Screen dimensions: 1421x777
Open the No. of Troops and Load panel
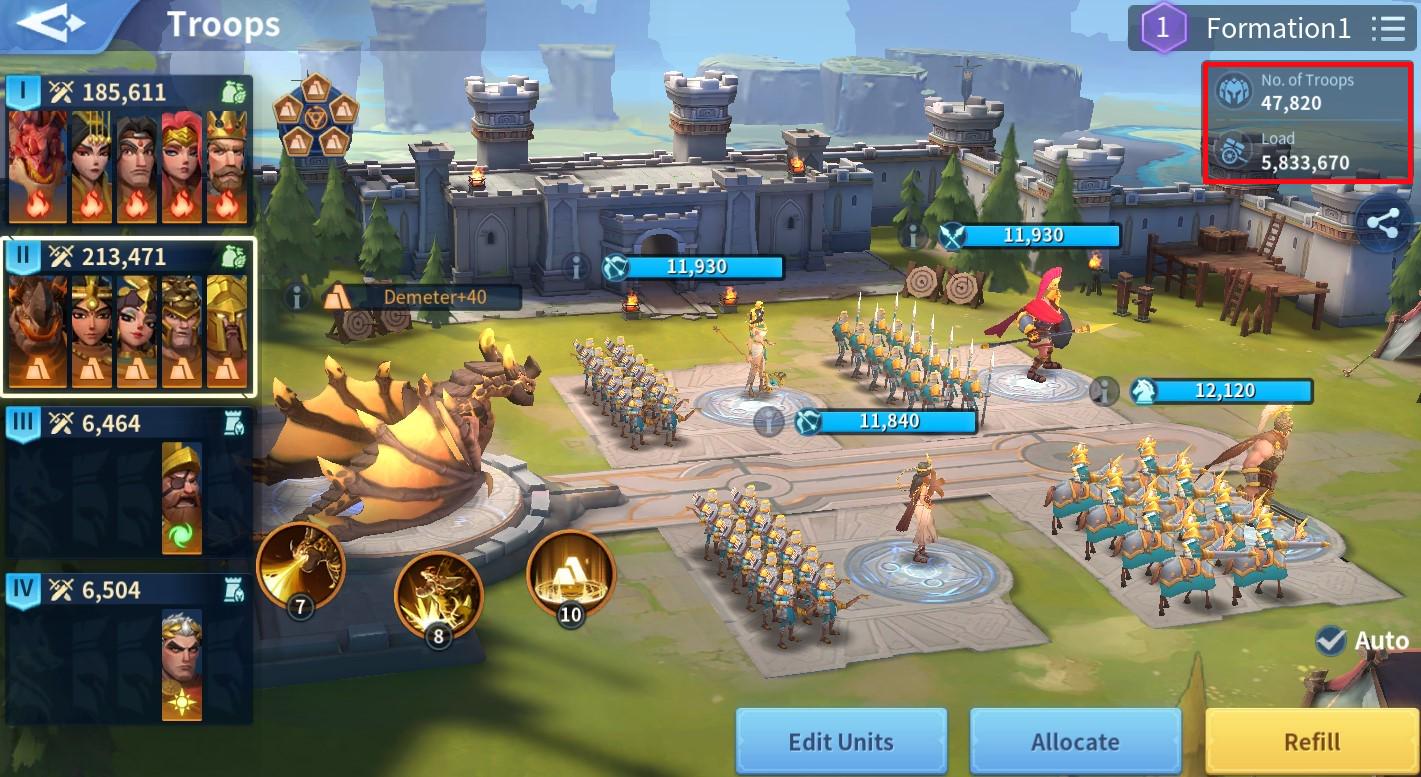pyautogui.click(x=1308, y=122)
